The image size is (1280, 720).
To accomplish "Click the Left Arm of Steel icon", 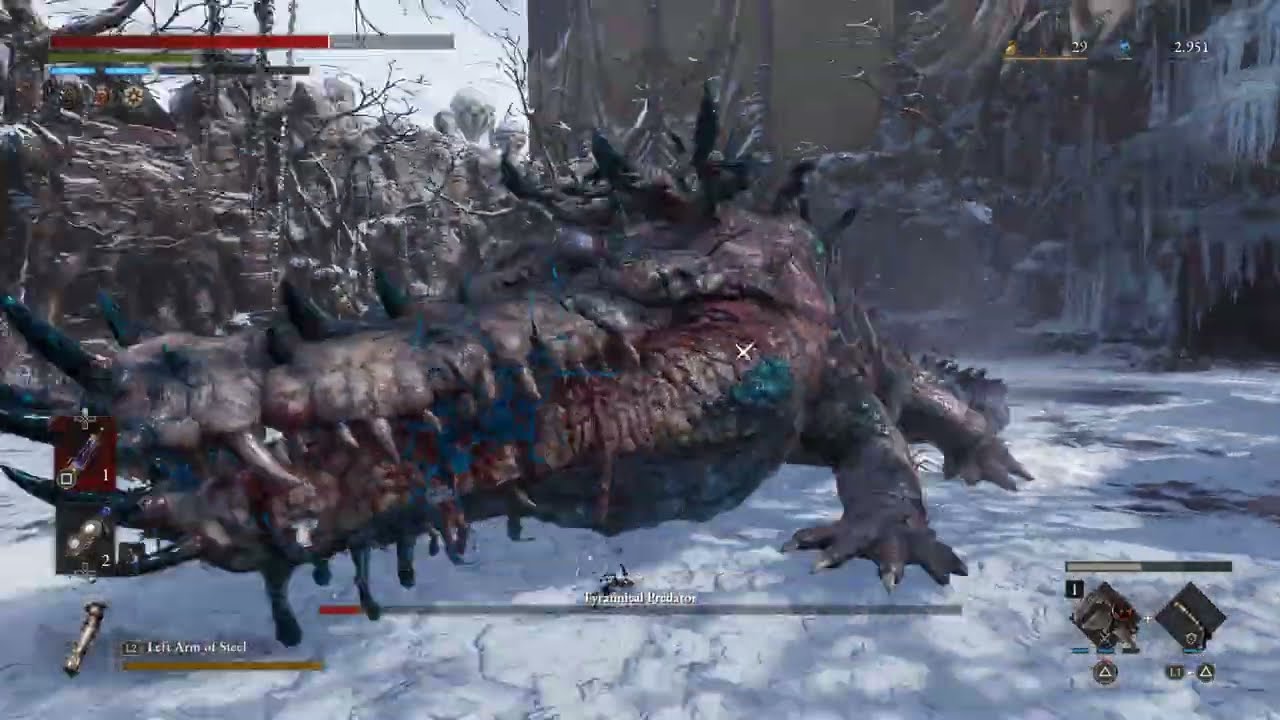I will tap(84, 637).
